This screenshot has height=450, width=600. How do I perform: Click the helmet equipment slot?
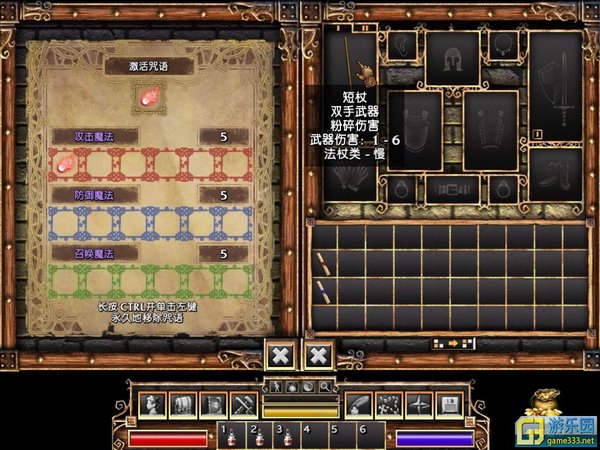coord(452,59)
